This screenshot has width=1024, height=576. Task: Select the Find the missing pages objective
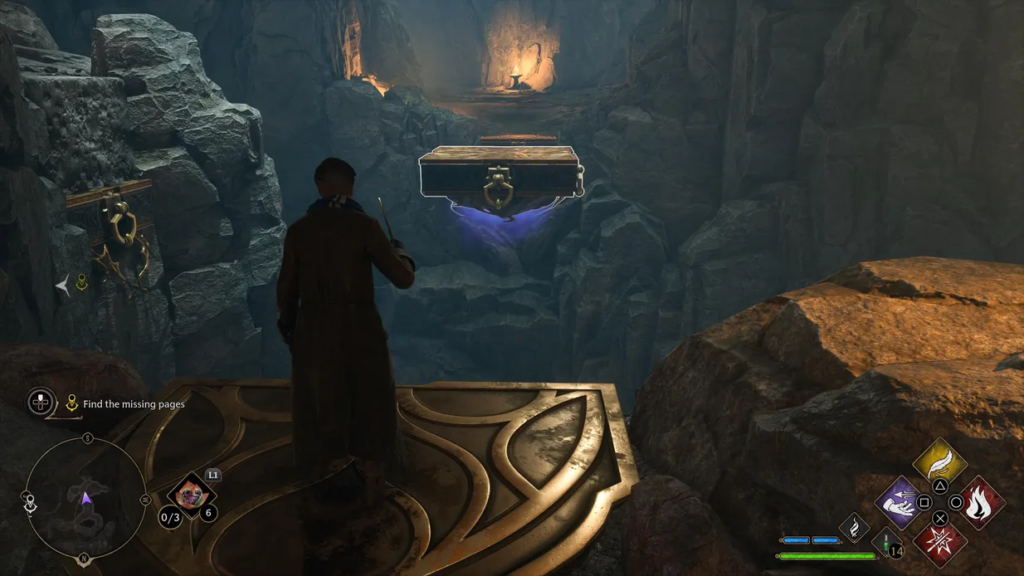point(133,404)
